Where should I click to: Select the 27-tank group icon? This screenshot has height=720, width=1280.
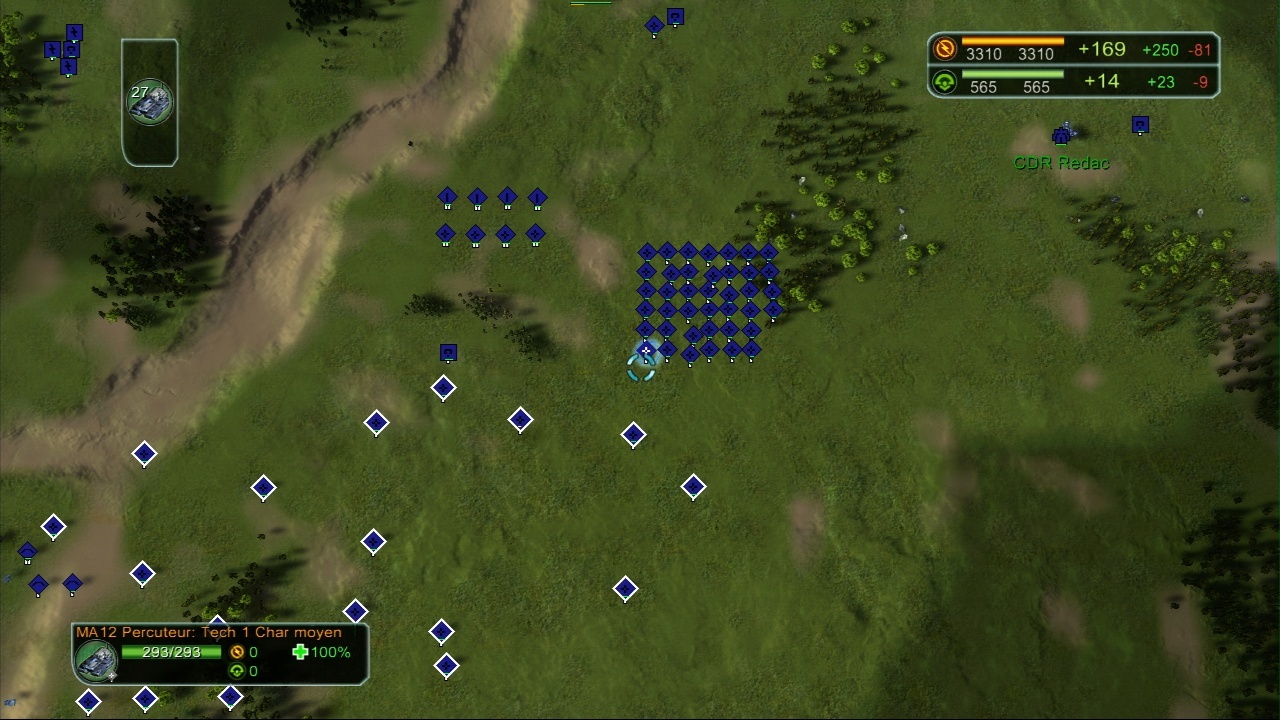click(x=150, y=102)
